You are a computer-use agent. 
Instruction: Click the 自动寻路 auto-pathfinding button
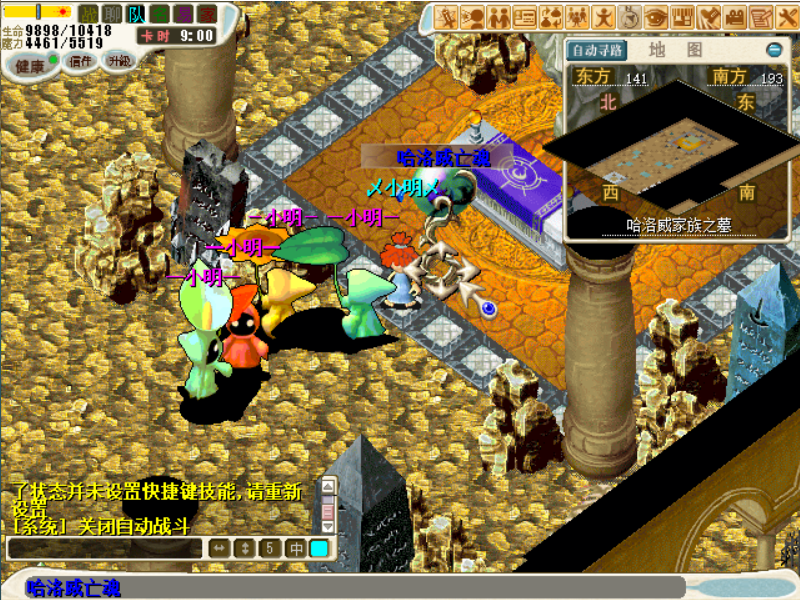(597, 49)
